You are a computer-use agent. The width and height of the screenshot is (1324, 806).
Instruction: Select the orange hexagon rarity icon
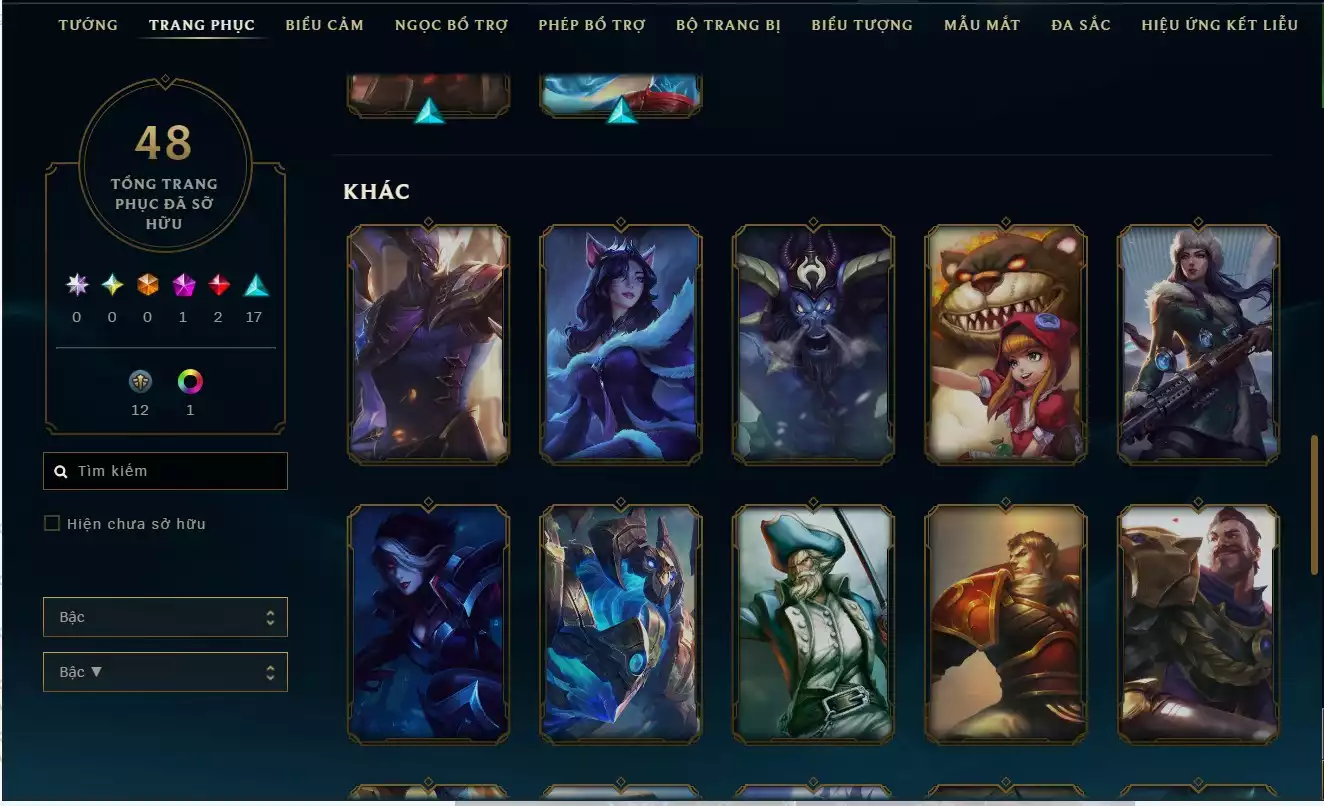tap(146, 285)
